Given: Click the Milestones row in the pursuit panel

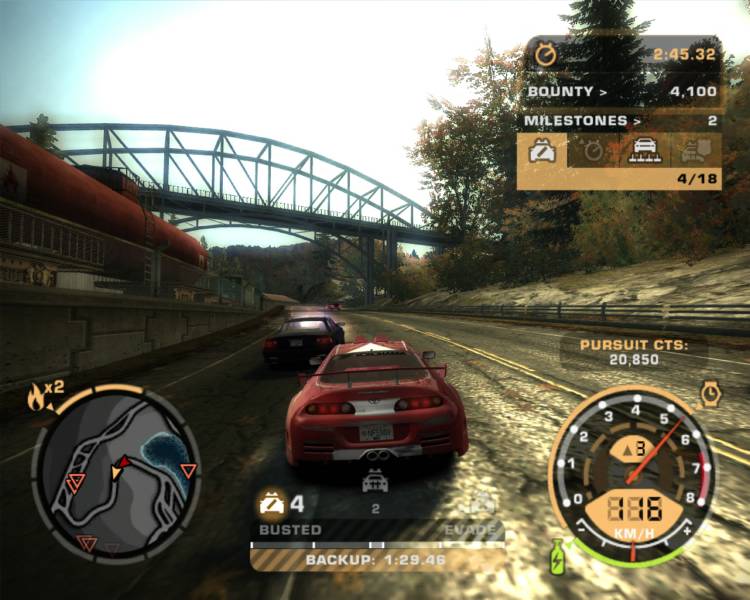Looking at the screenshot, I should coord(620,121).
